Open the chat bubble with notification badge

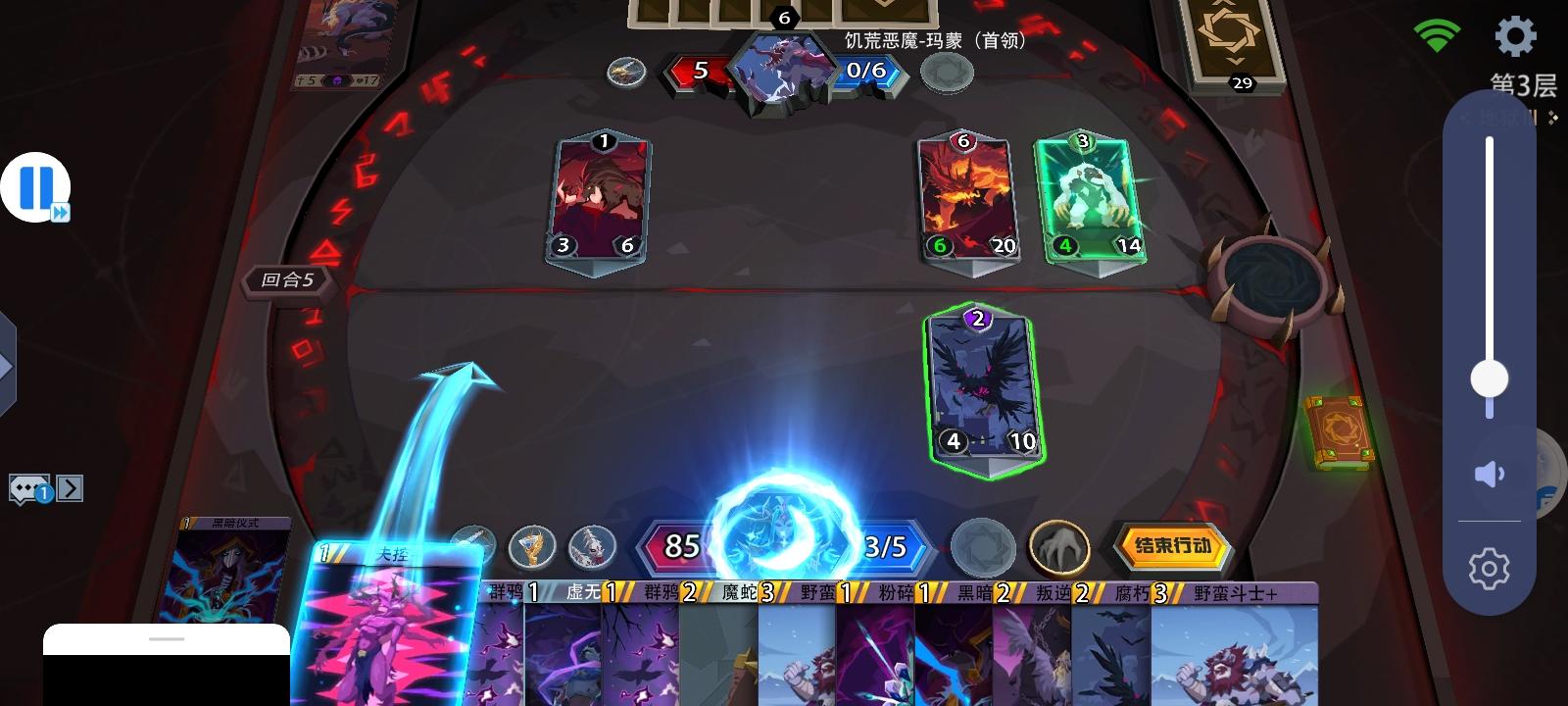[29, 488]
